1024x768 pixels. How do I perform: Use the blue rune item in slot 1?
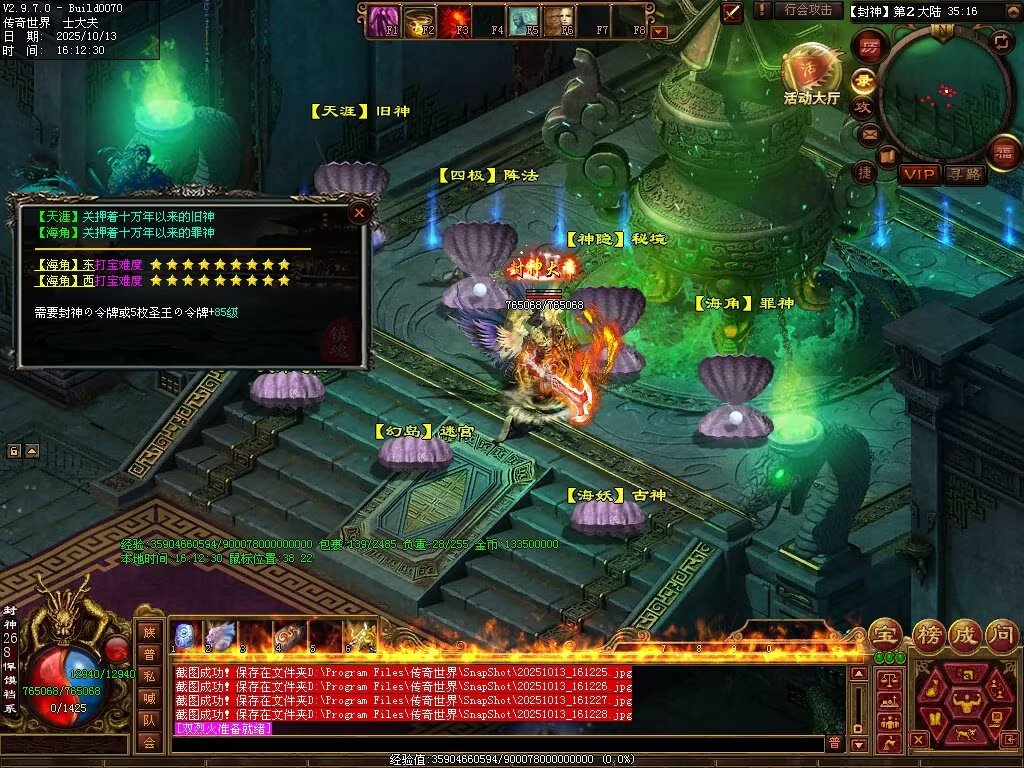tap(186, 636)
